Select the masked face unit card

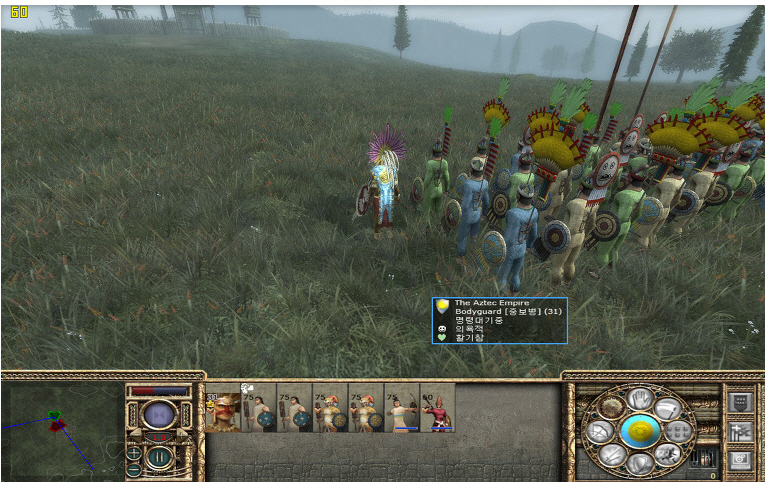[x=223, y=408]
